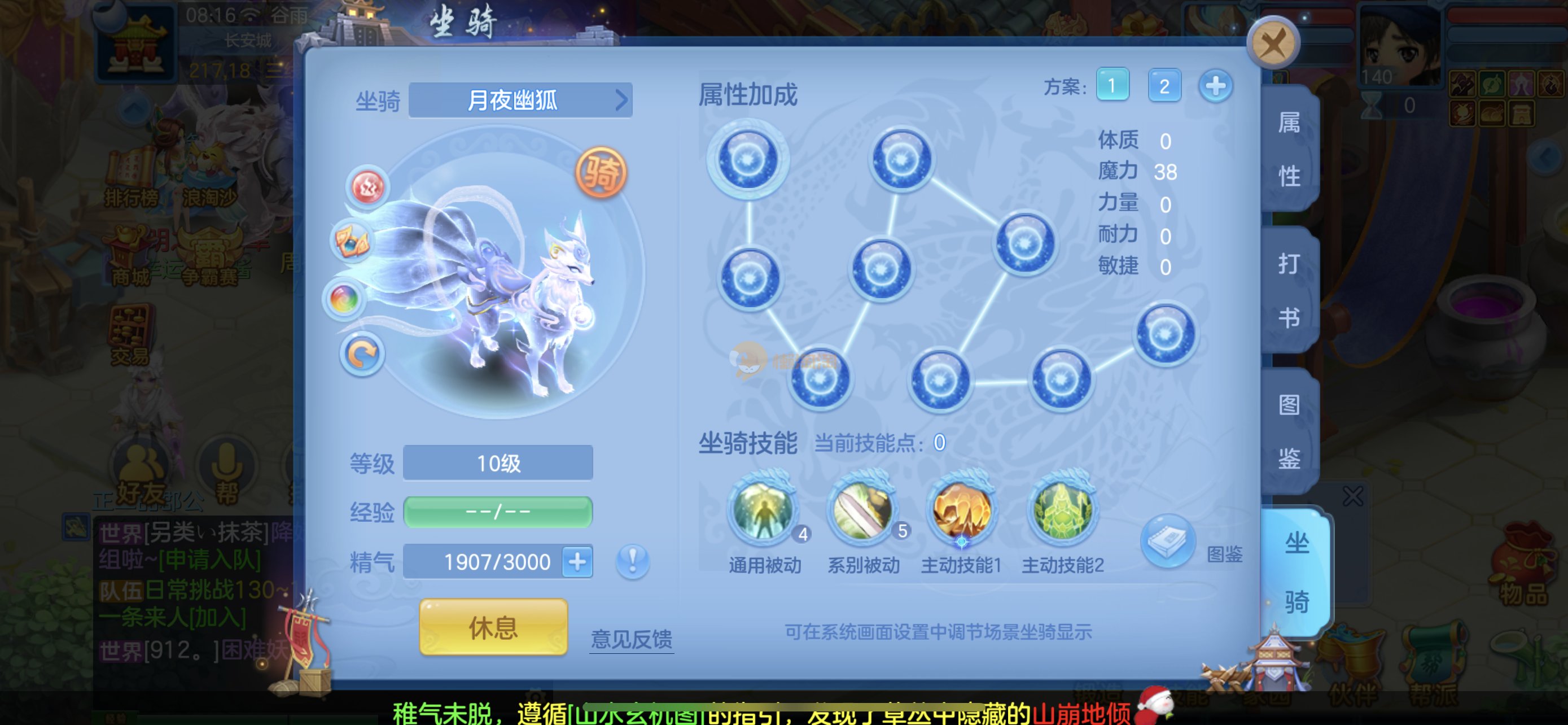The image size is (1568, 725).
Task: Switch to attribute scheme 2
Action: [1164, 86]
